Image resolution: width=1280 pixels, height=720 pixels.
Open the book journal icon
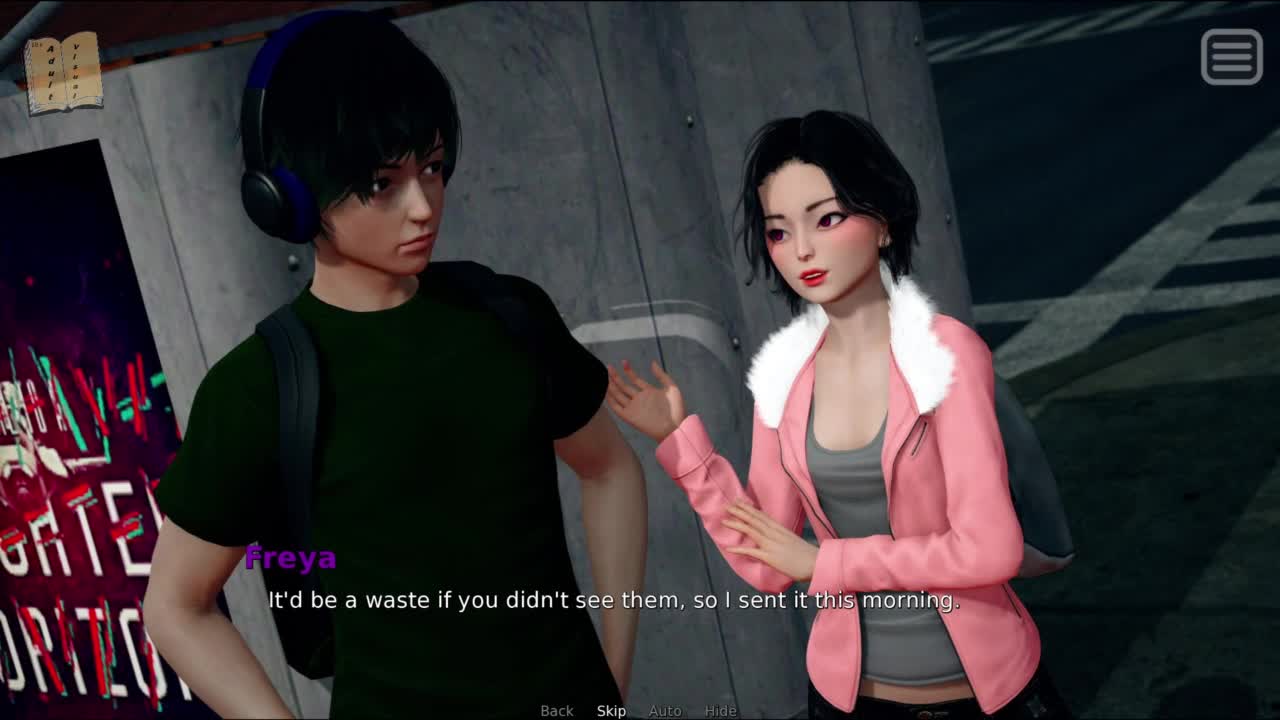63,73
